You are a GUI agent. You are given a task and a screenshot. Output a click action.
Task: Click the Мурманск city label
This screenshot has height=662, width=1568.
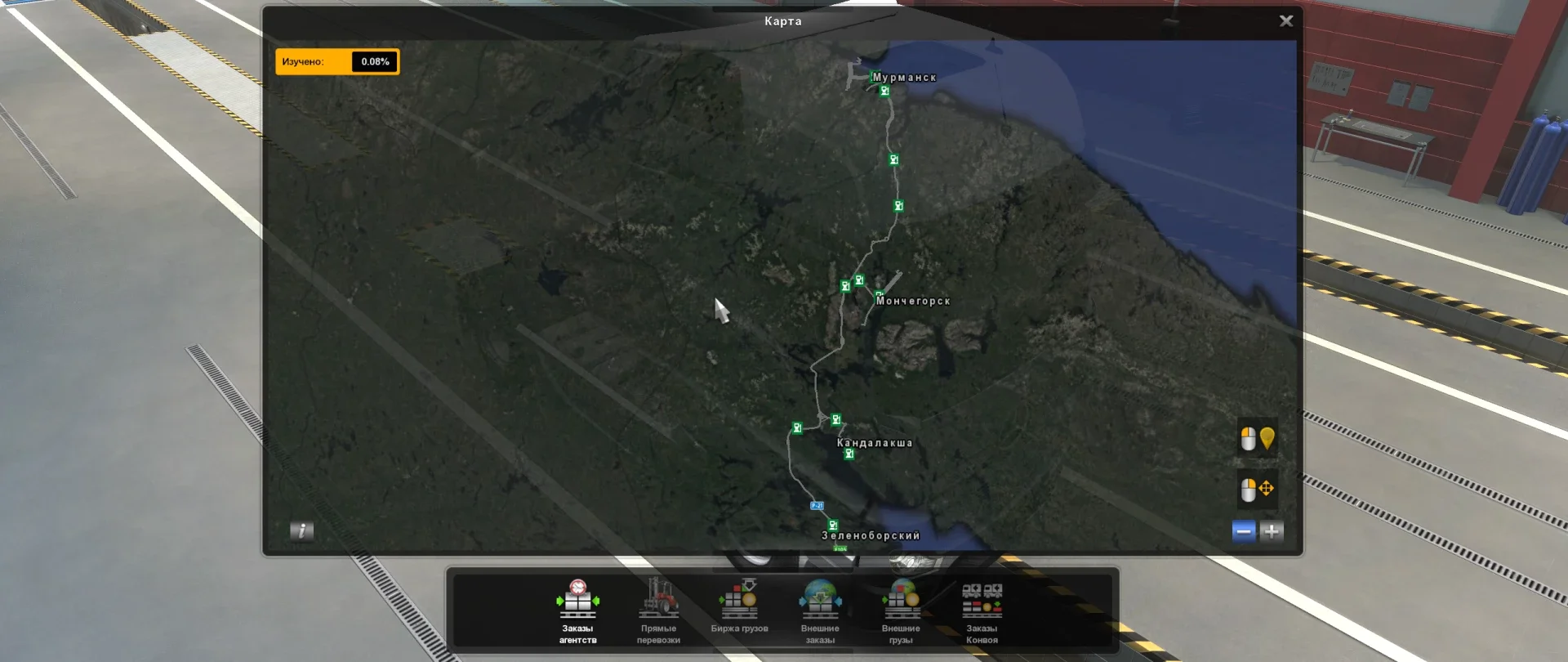click(905, 75)
